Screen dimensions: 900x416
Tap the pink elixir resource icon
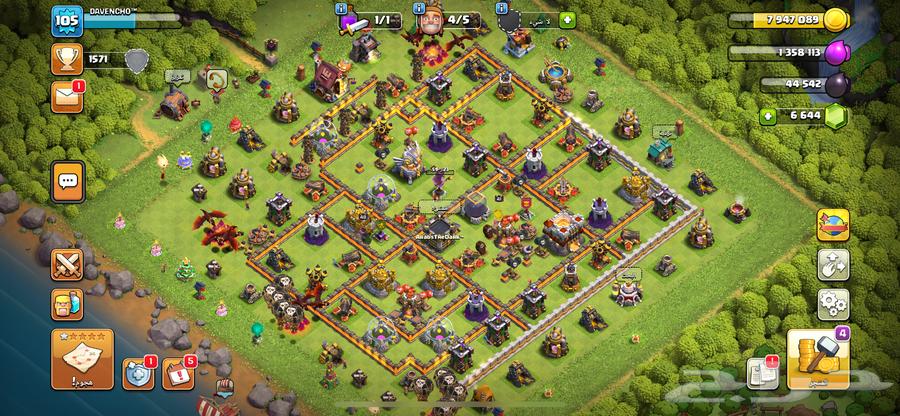coord(864,51)
